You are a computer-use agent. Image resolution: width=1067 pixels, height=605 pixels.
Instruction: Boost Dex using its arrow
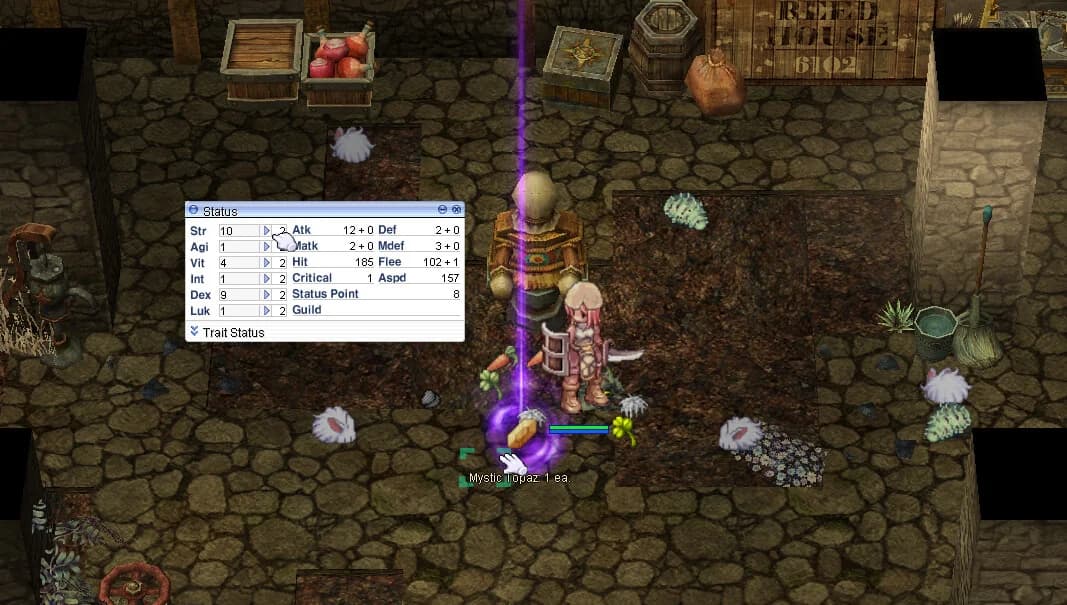(x=267, y=295)
